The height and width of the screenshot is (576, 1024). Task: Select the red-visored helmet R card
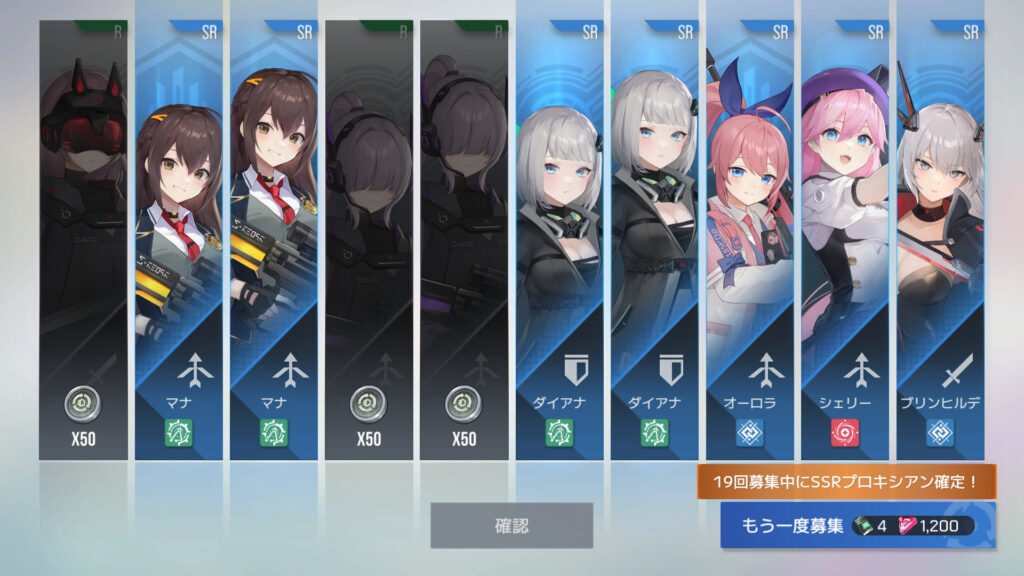coord(83,240)
